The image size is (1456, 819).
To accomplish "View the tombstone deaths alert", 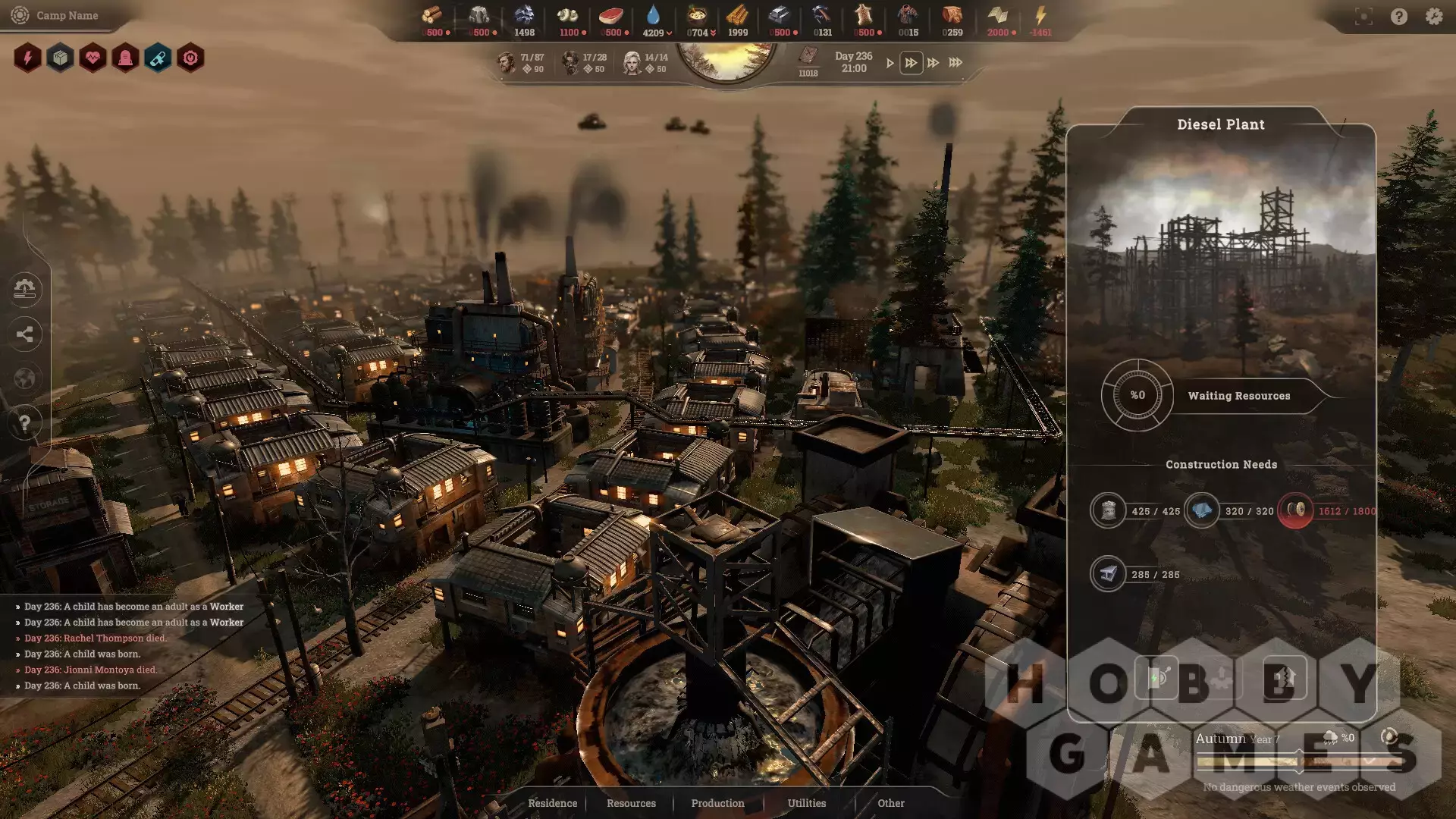I will (125, 58).
